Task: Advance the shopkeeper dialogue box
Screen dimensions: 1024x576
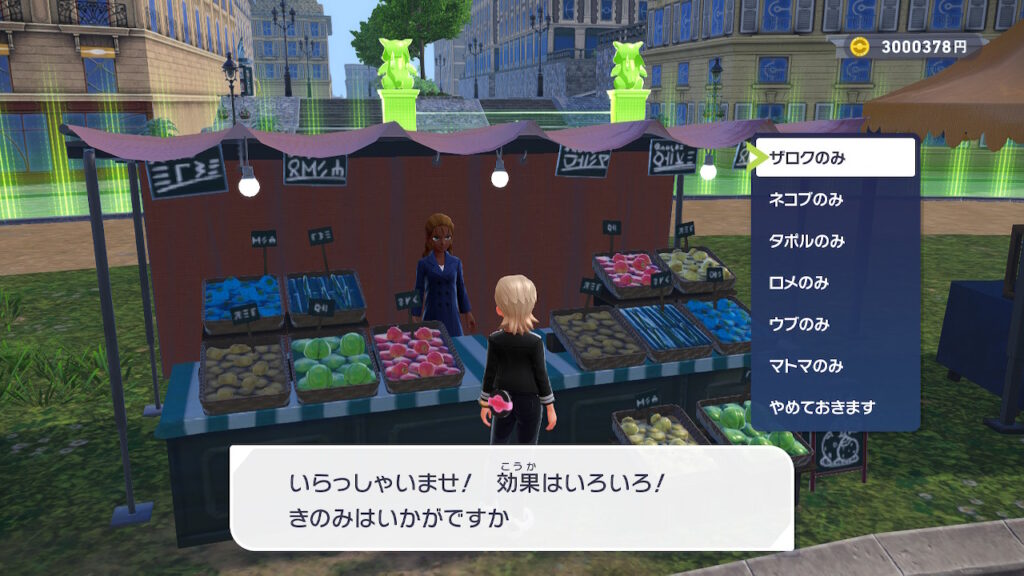Action: [511, 497]
